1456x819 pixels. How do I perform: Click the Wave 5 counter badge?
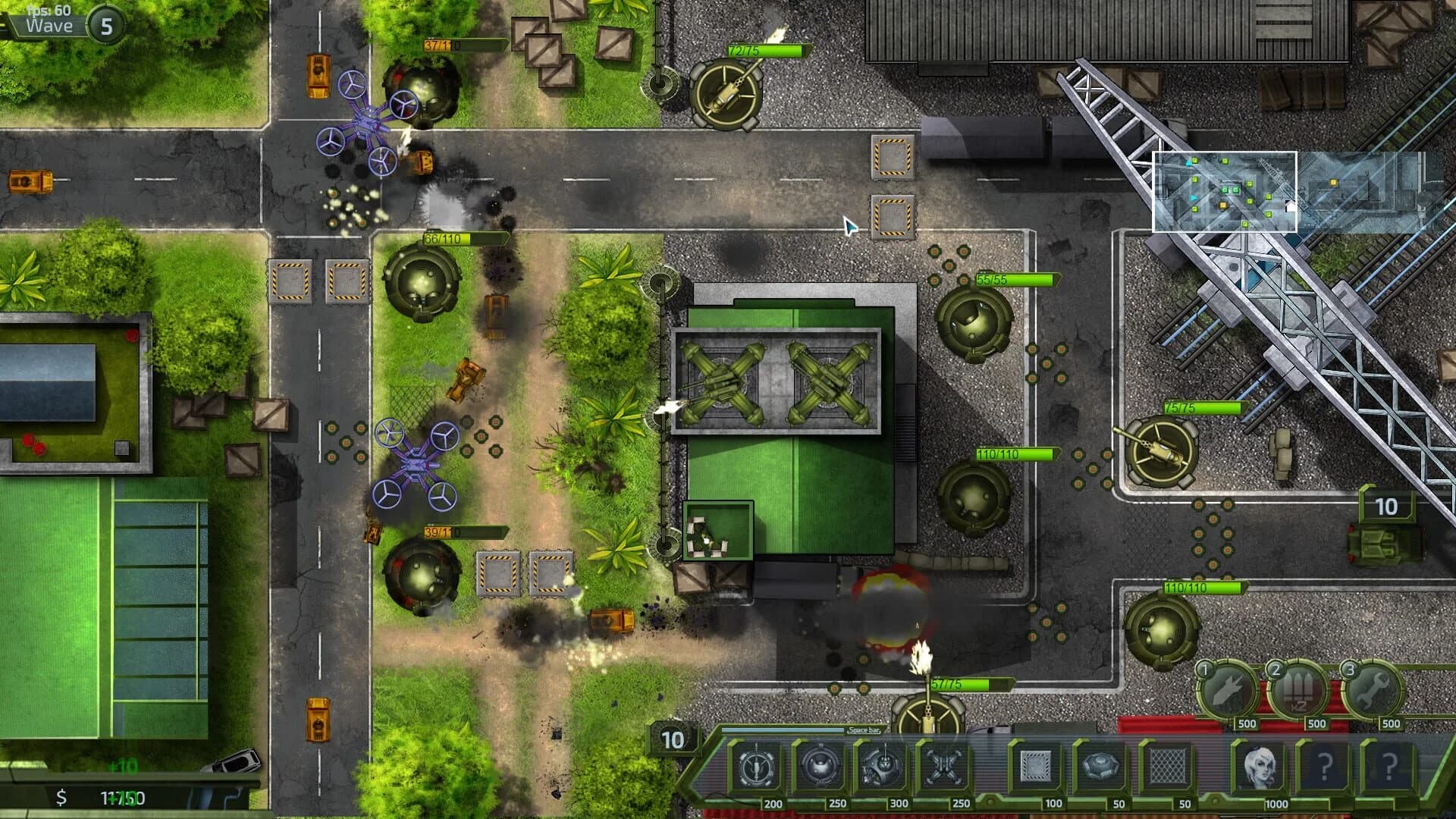tap(106, 24)
